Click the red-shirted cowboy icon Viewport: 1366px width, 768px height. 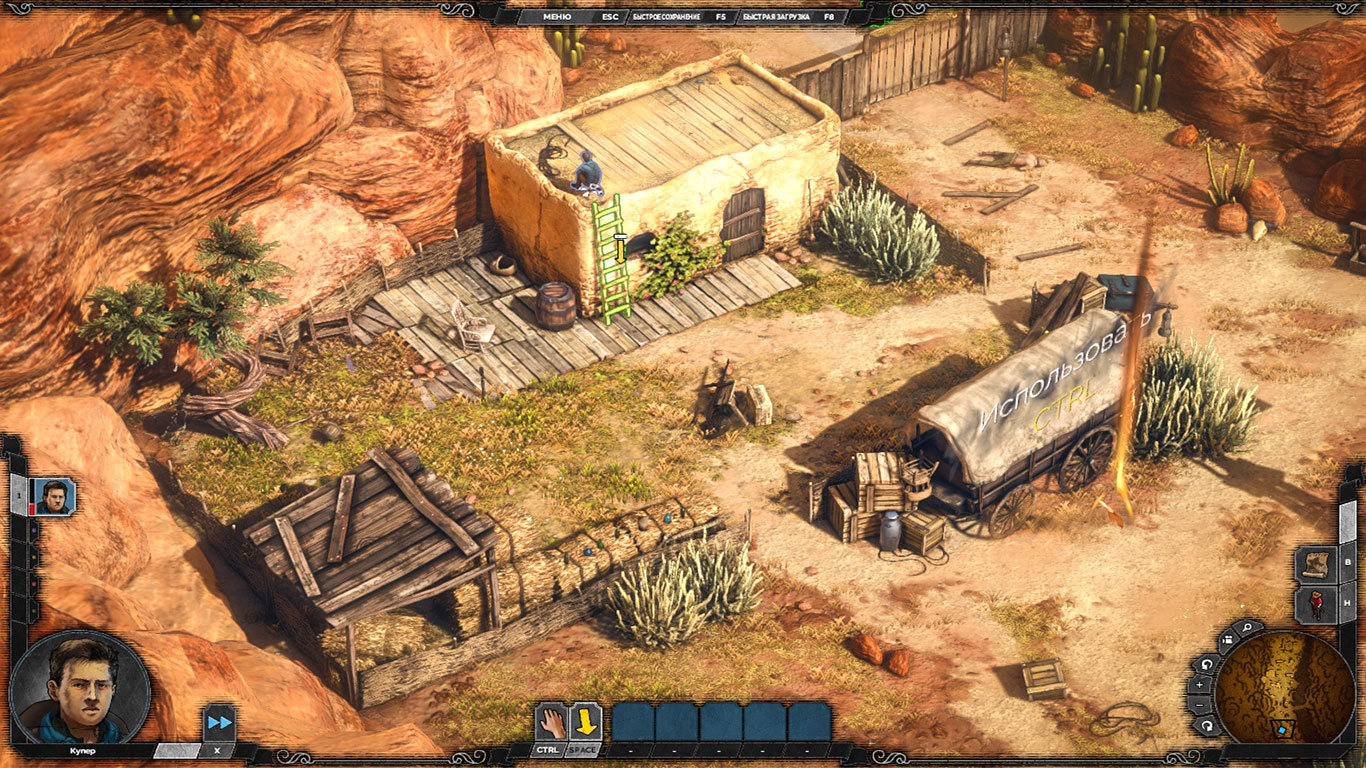coord(1316,605)
